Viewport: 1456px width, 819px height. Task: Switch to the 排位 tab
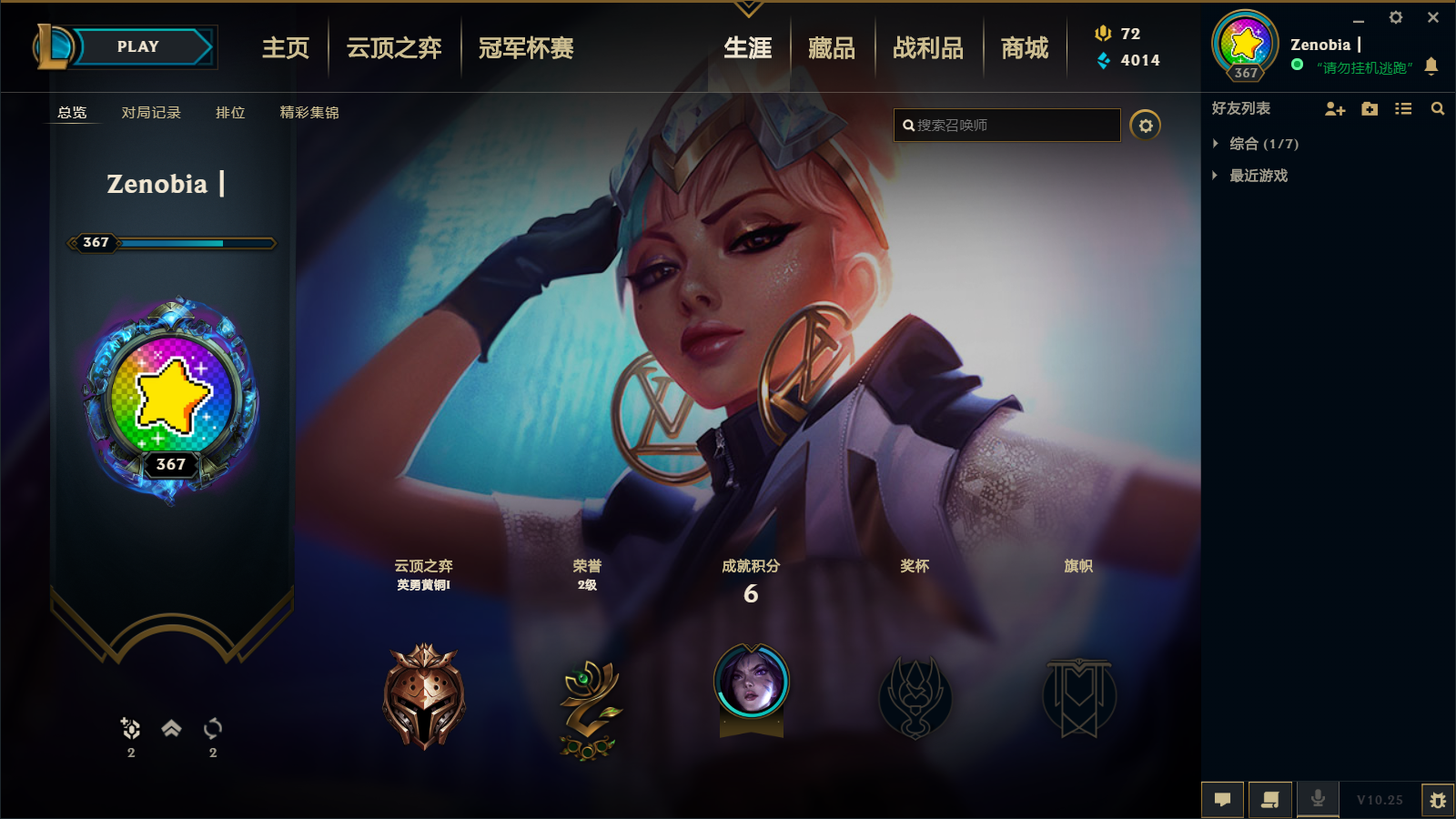(229, 114)
